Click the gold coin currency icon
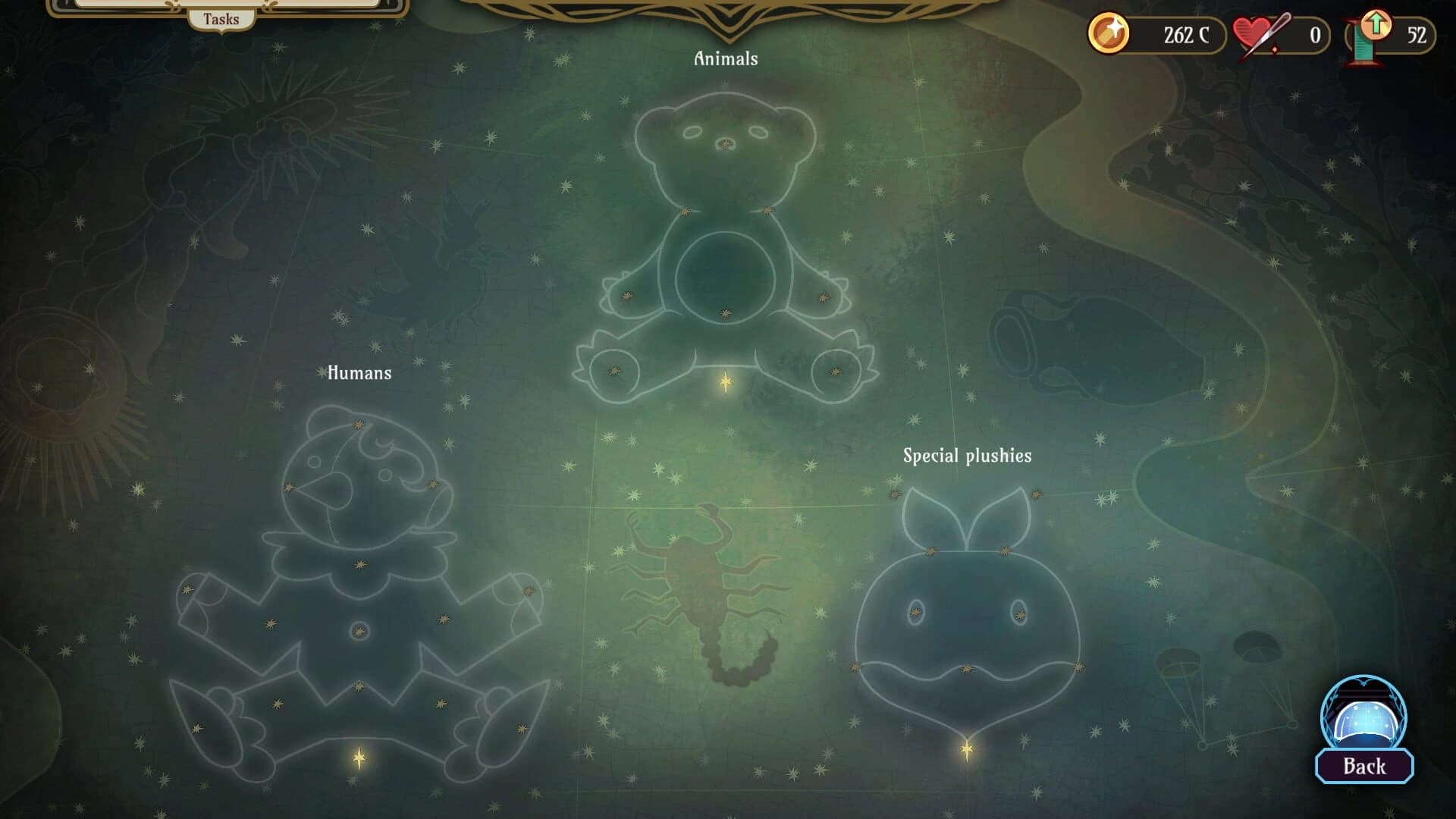This screenshot has width=1456, height=819. pos(1109,33)
